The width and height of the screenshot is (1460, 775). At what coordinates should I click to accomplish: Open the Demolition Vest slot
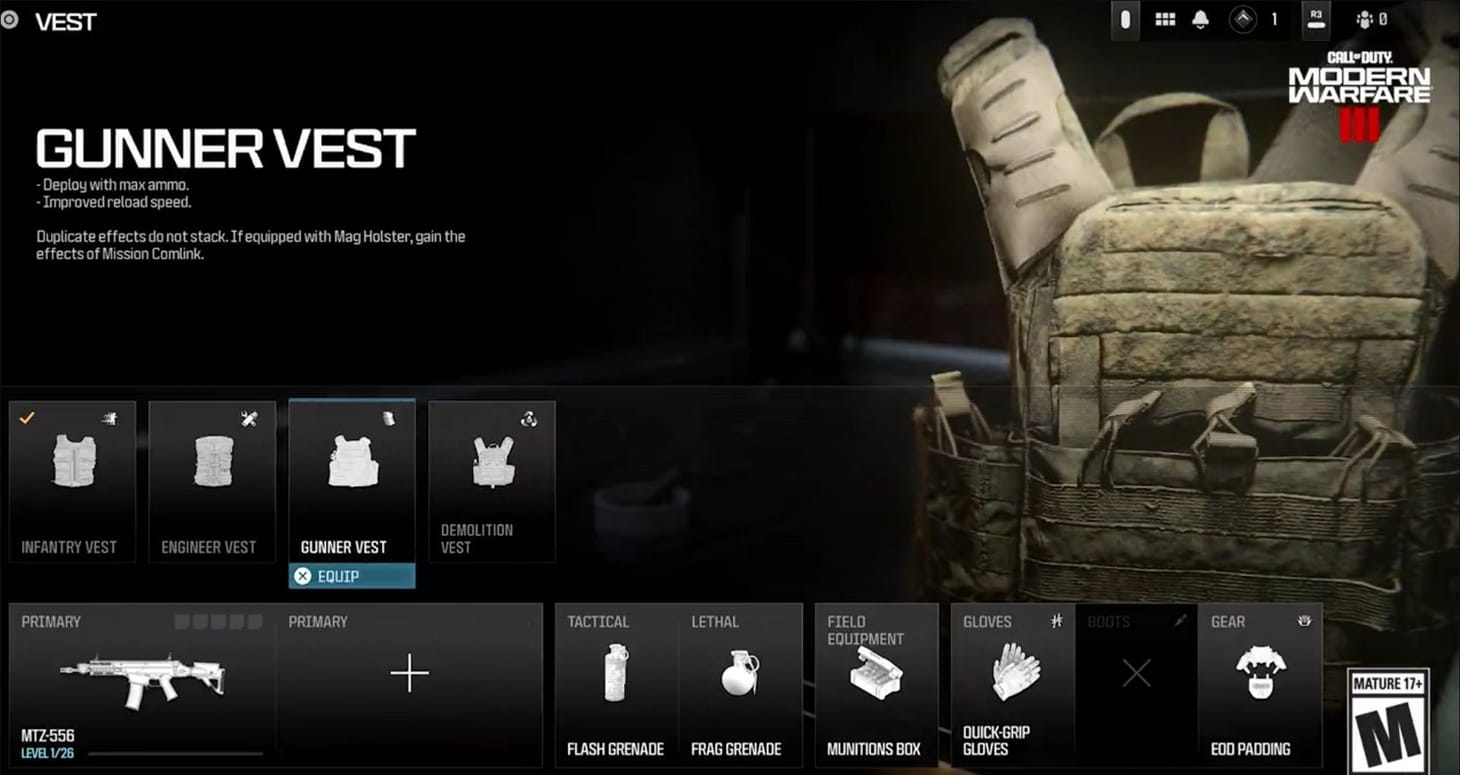click(492, 460)
